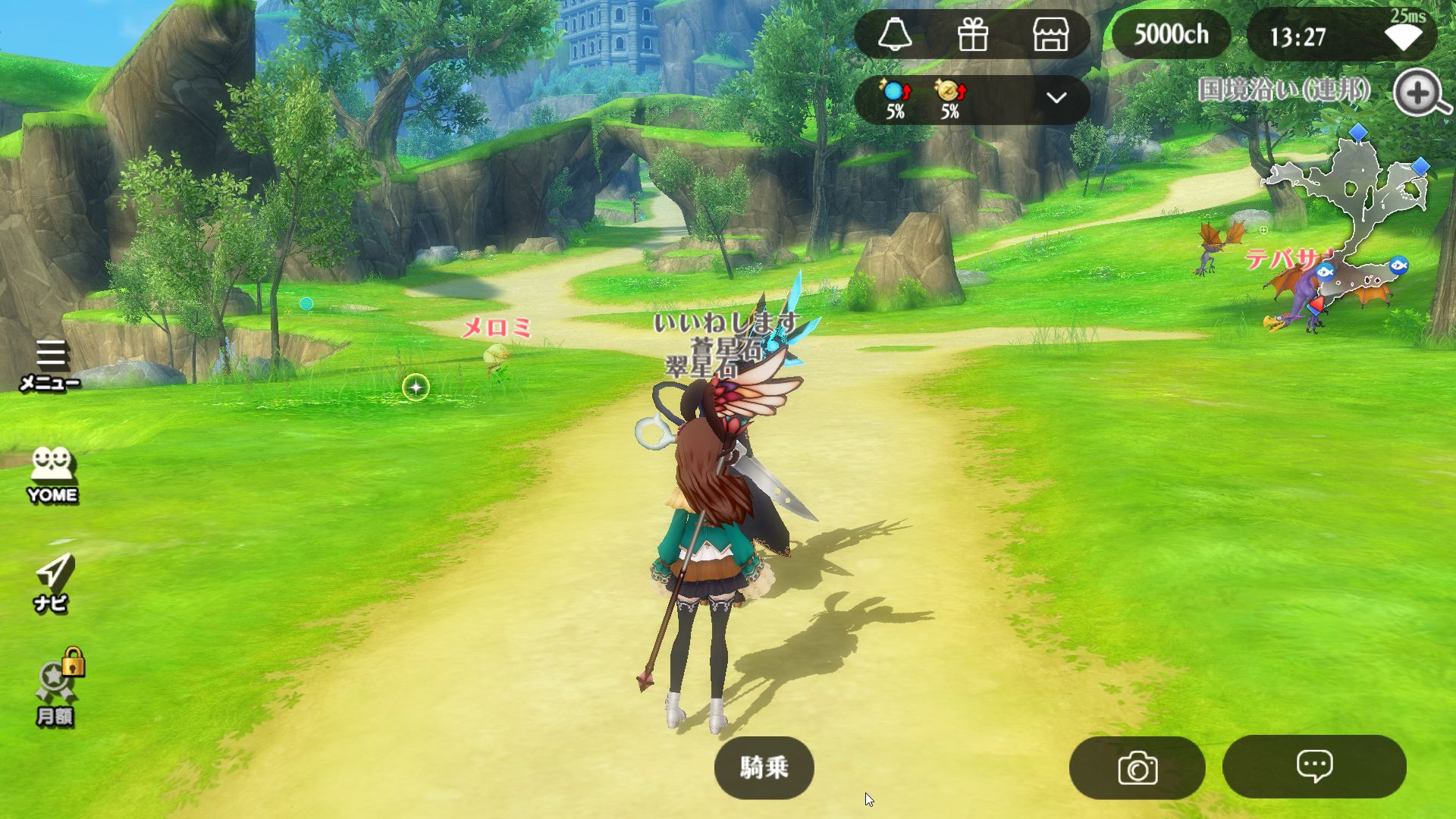Open the gift box rewards
This screenshot has height=819, width=1456.
tap(972, 35)
